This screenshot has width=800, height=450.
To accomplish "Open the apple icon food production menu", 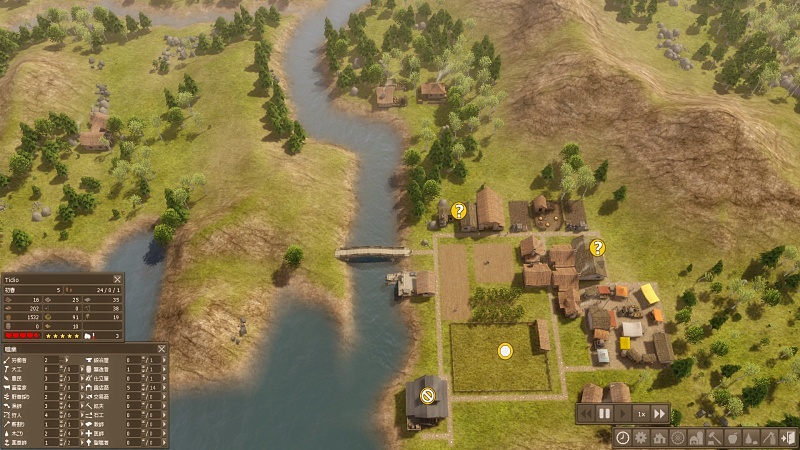I will click(x=731, y=438).
